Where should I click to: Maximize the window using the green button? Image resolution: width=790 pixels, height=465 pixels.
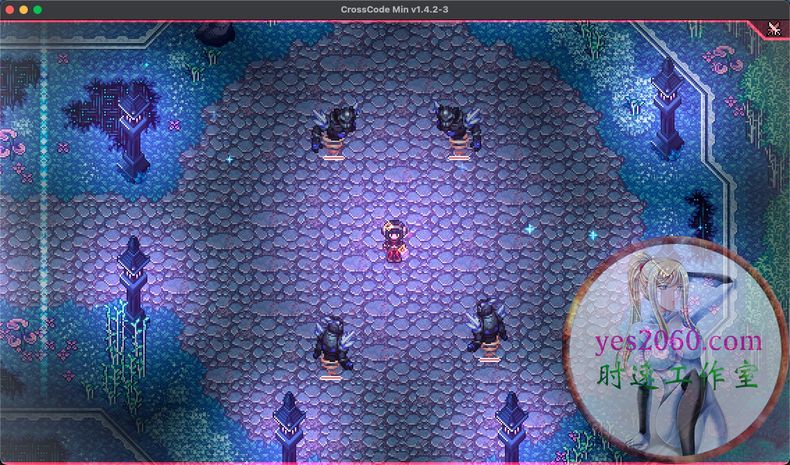(x=38, y=9)
